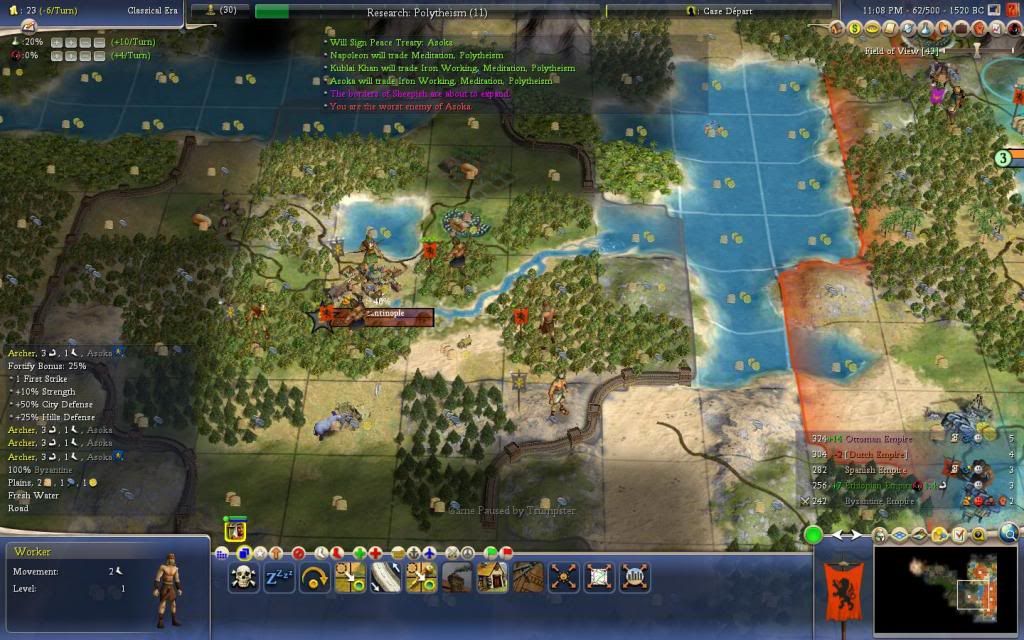Select the cottage build action
This screenshot has height=640, width=1024.
coord(492,577)
